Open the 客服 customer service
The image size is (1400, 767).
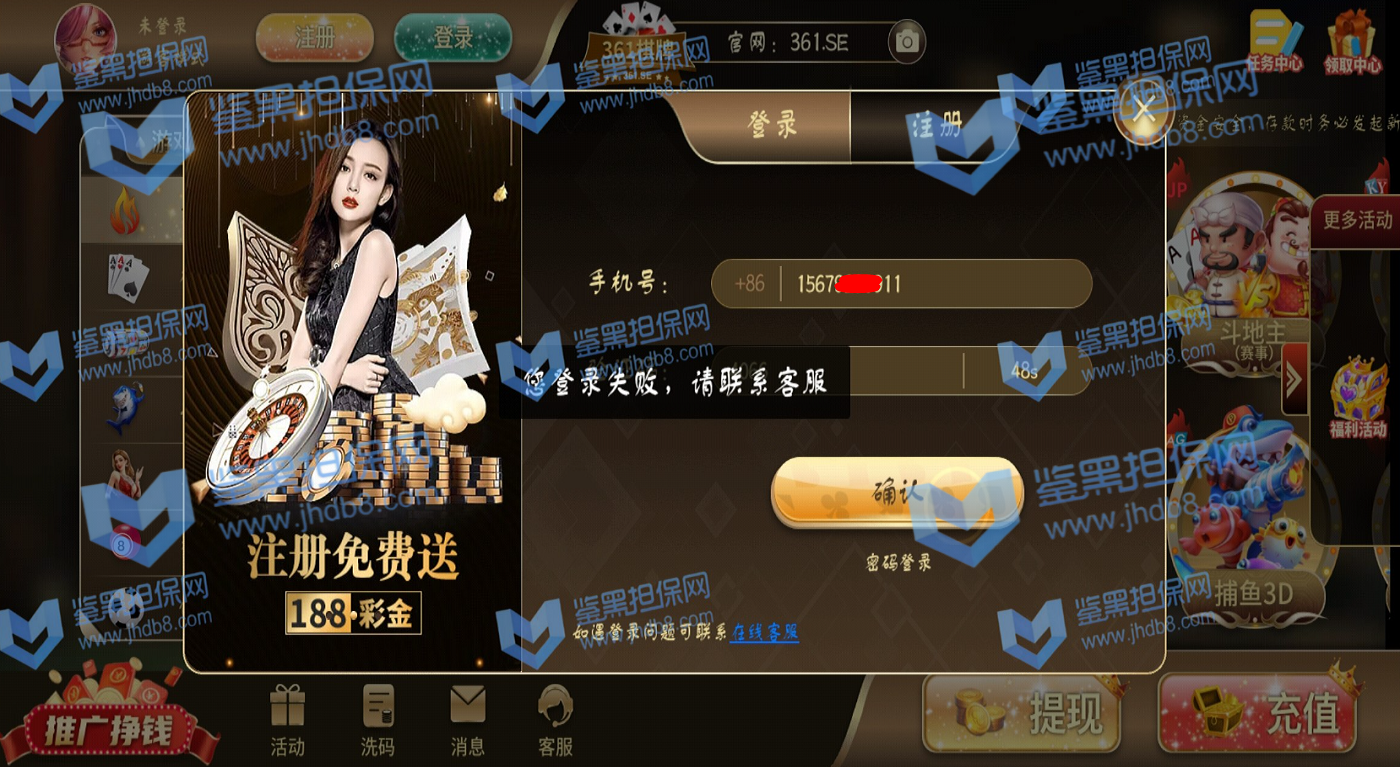click(555, 720)
